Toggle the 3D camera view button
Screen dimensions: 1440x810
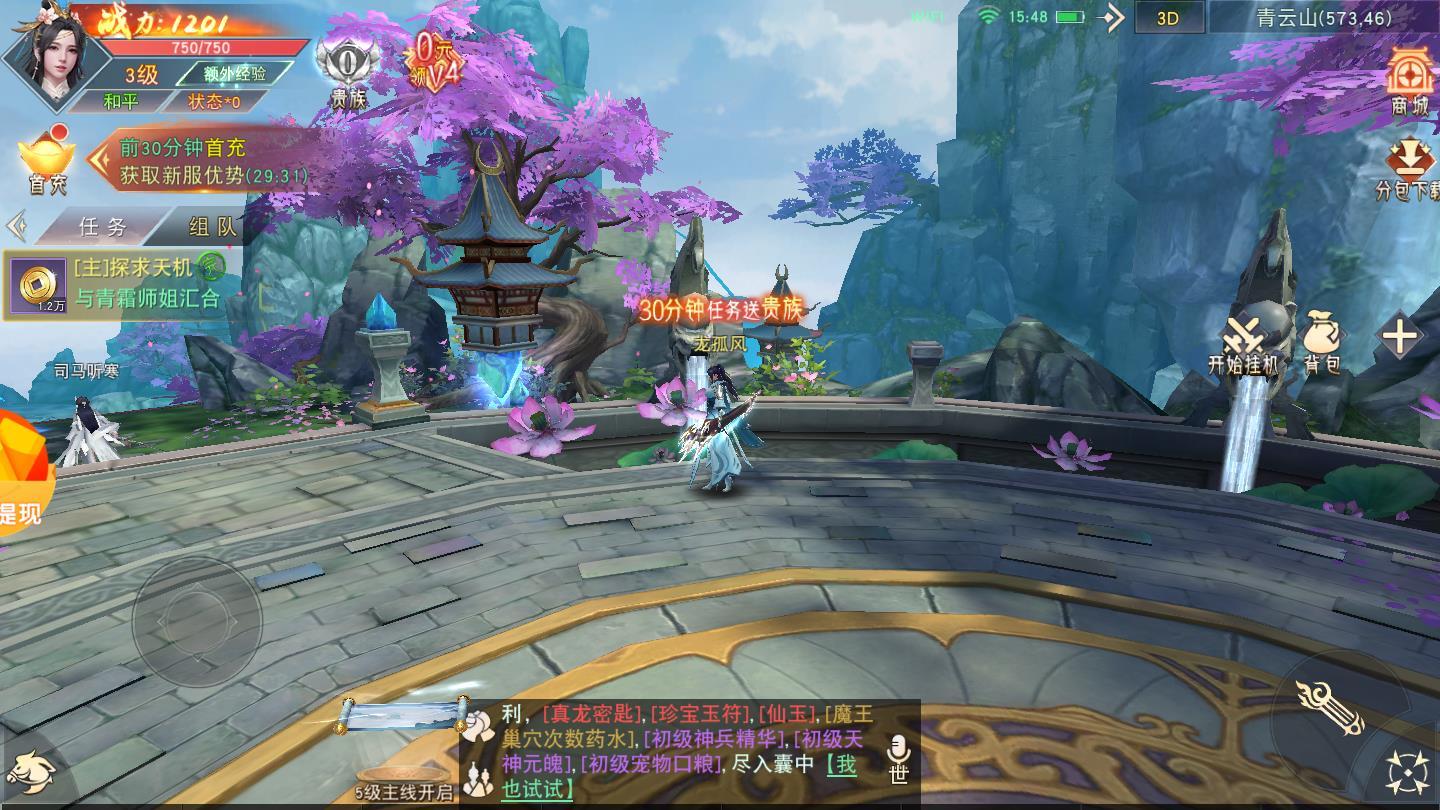tap(1167, 18)
